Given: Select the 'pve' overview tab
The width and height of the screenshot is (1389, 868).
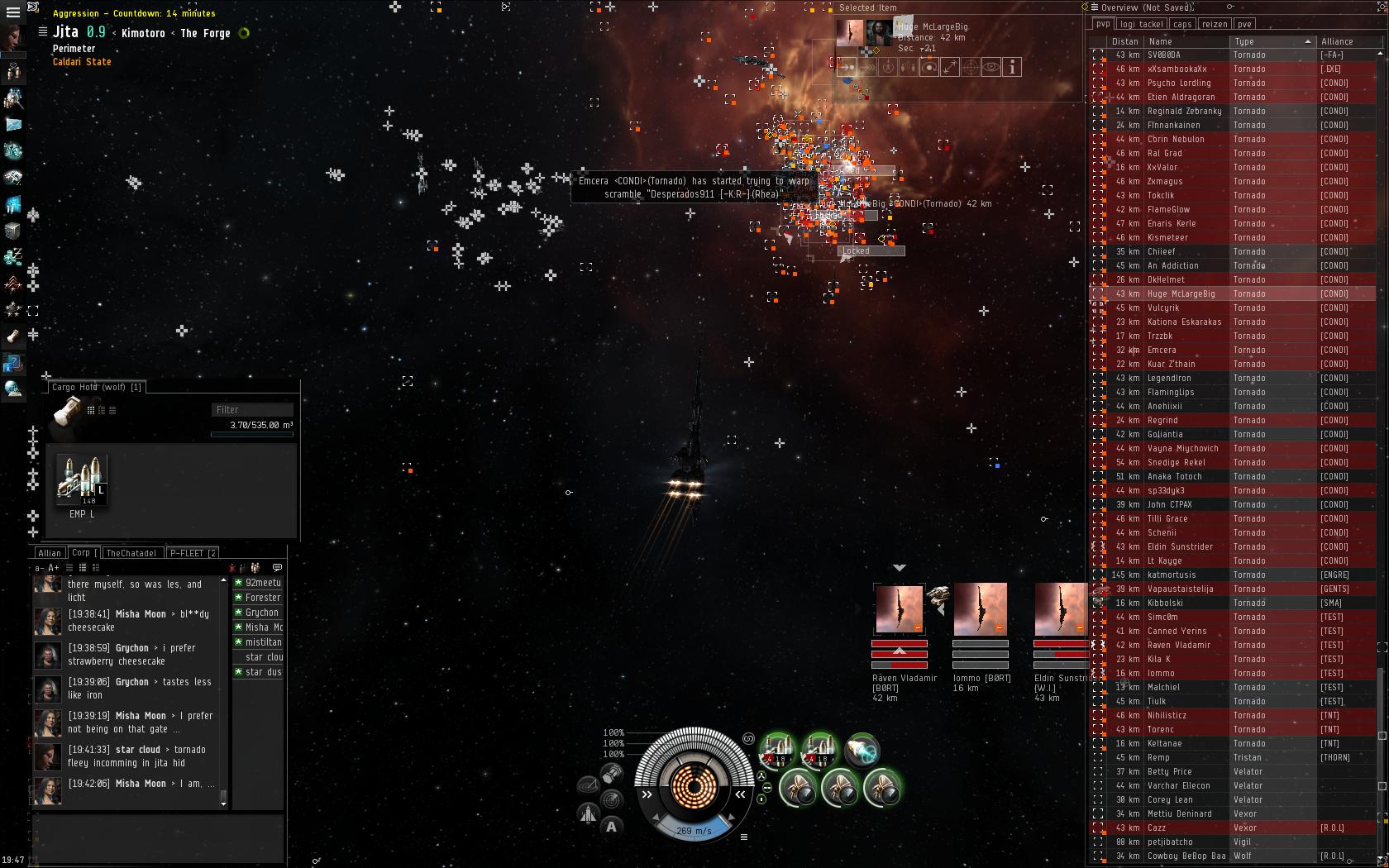Looking at the screenshot, I should (1244, 24).
